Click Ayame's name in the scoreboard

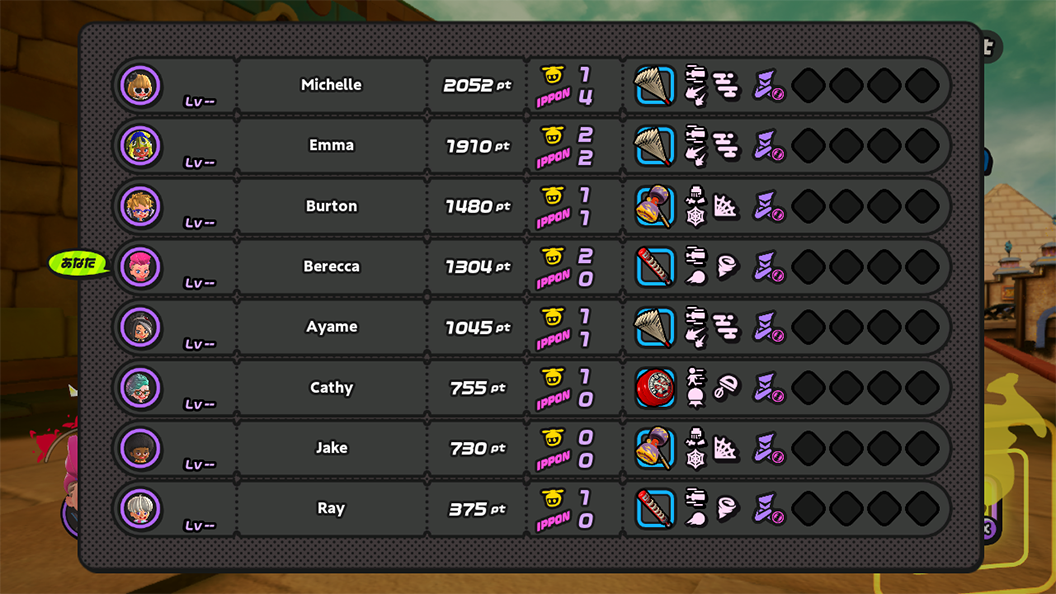pyautogui.click(x=331, y=327)
